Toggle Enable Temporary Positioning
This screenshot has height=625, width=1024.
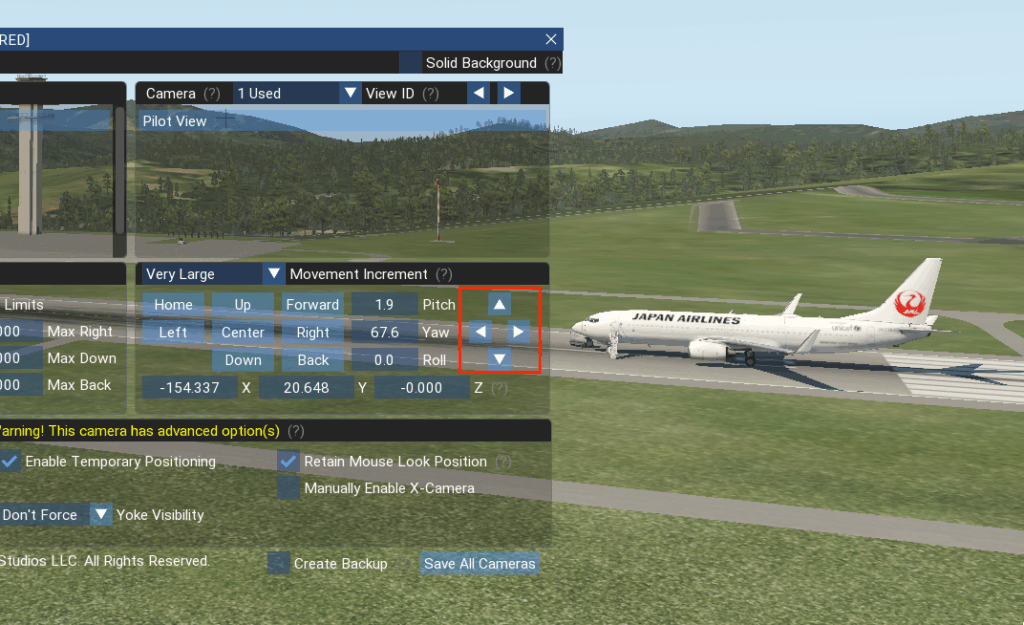point(9,461)
